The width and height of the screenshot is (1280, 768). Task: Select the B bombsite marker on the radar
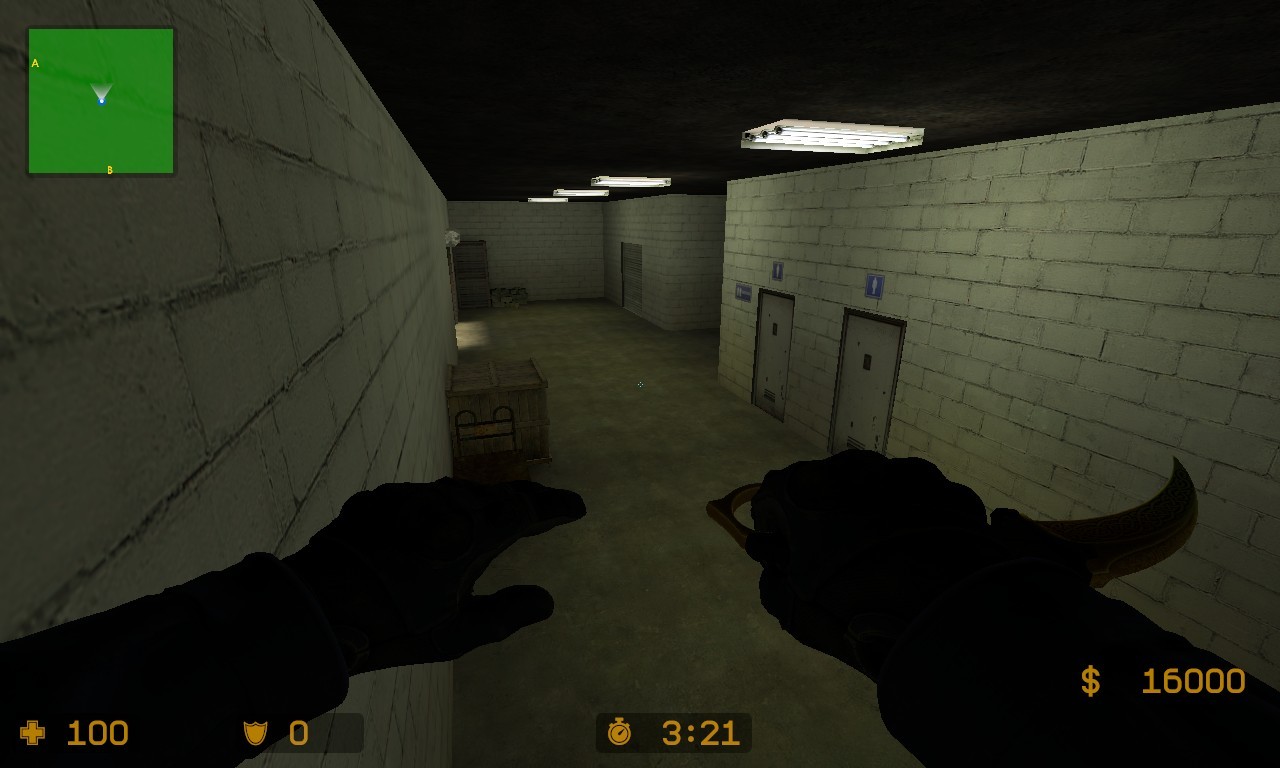[108, 170]
